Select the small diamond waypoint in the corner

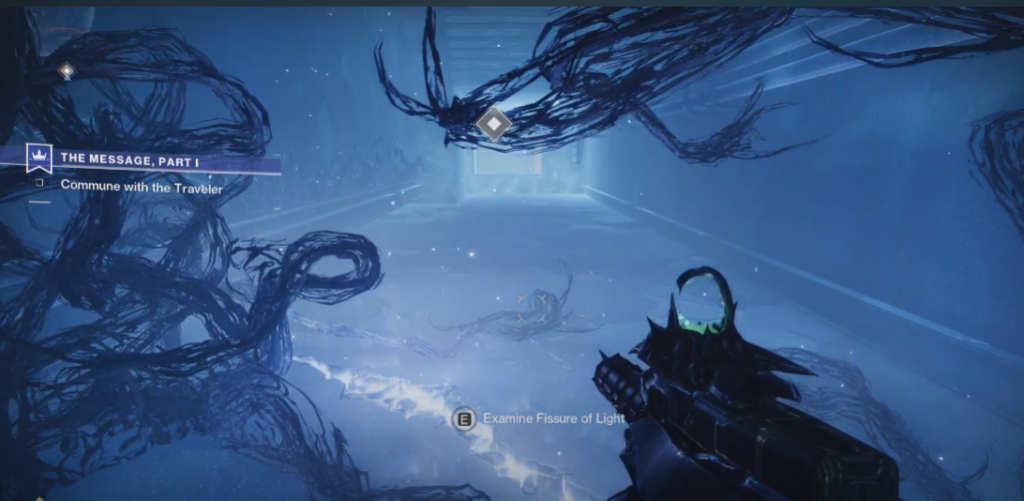pyautogui.click(x=66, y=71)
